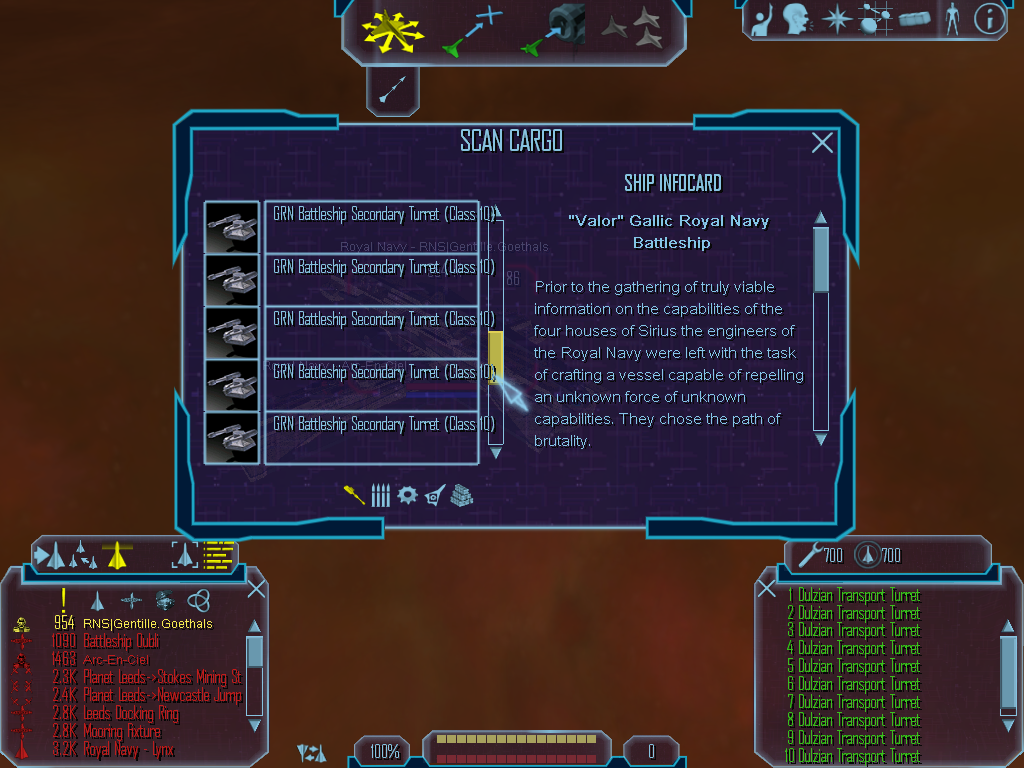This screenshot has width=1024, height=768.
Task: Select the Go To maneuver icon
Action: (471, 30)
